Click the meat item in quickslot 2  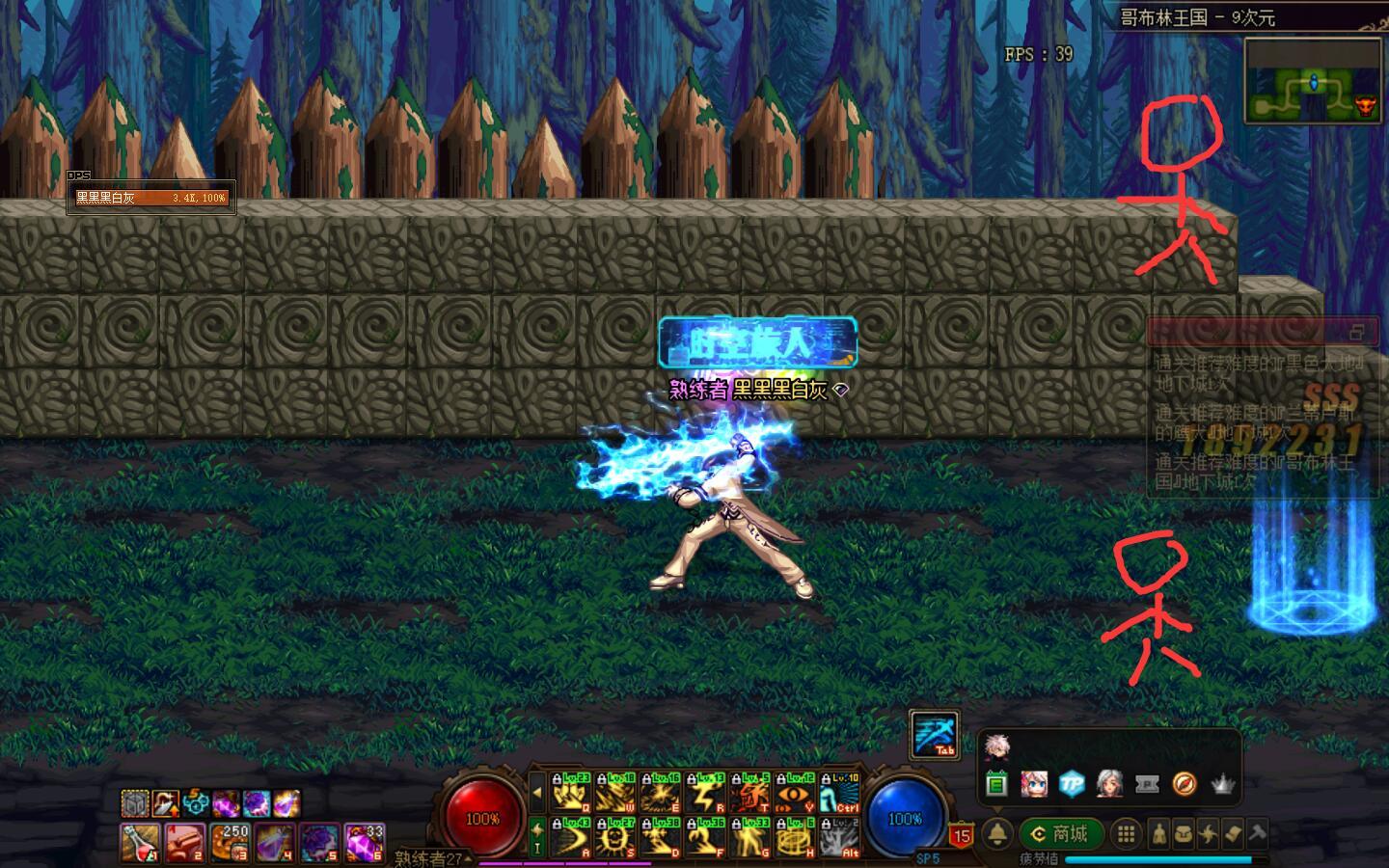click(182, 841)
